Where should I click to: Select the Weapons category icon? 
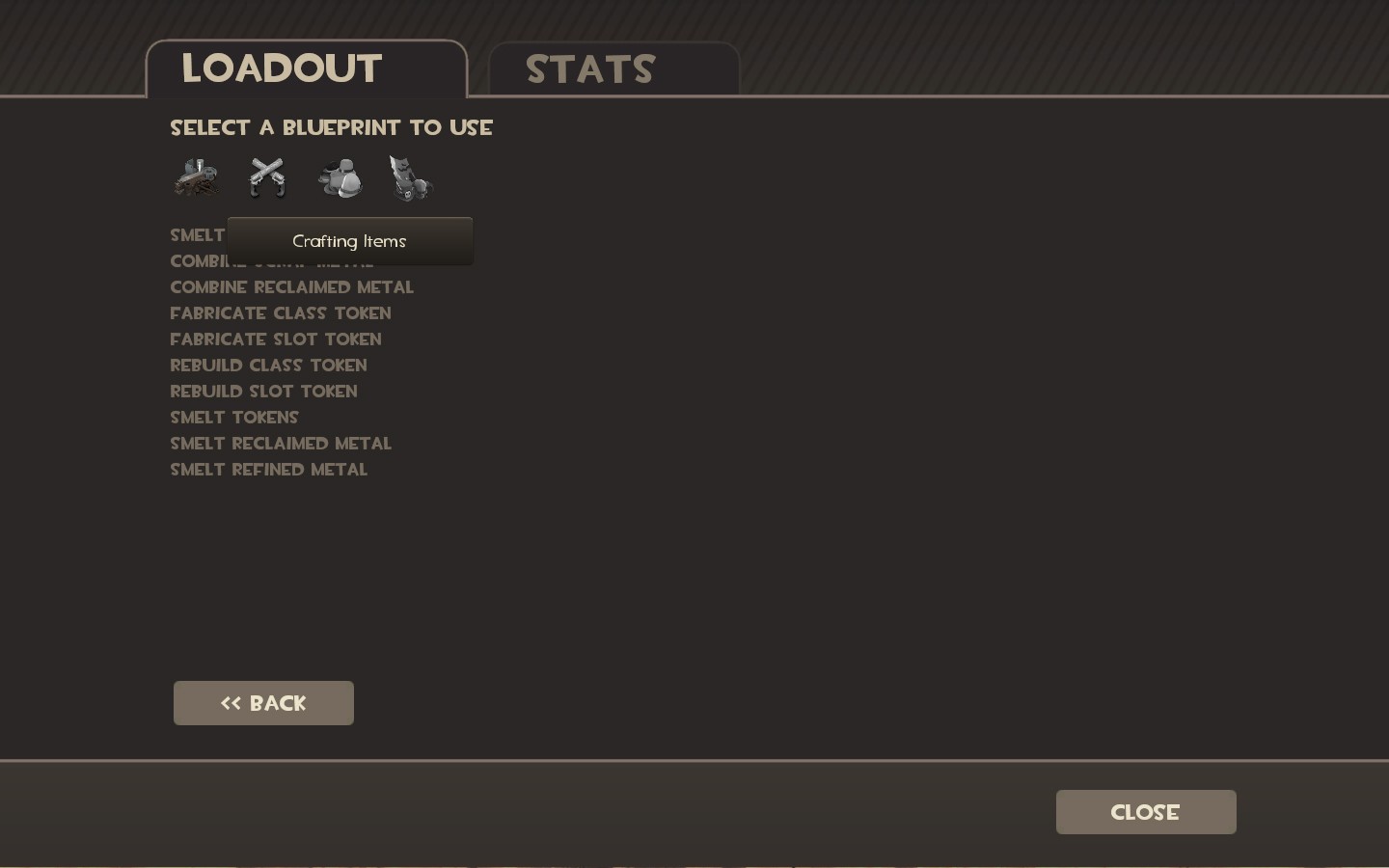pyautogui.click(x=267, y=177)
